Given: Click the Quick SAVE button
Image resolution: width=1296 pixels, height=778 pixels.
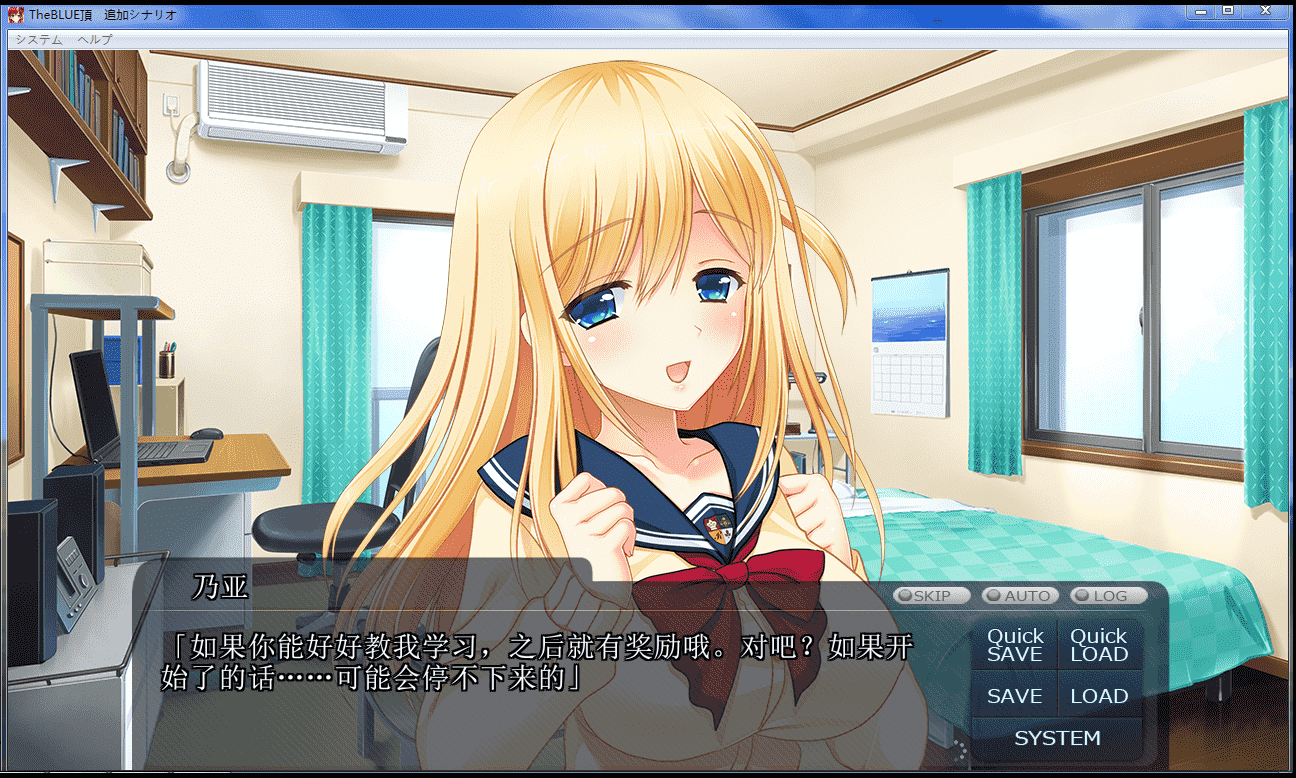Looking at the screenshot, I should point(1015,645).
